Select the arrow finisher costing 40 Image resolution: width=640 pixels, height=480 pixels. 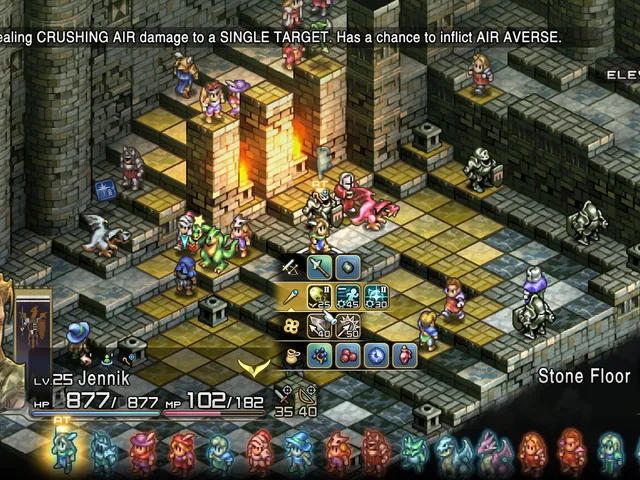(319, 325)
